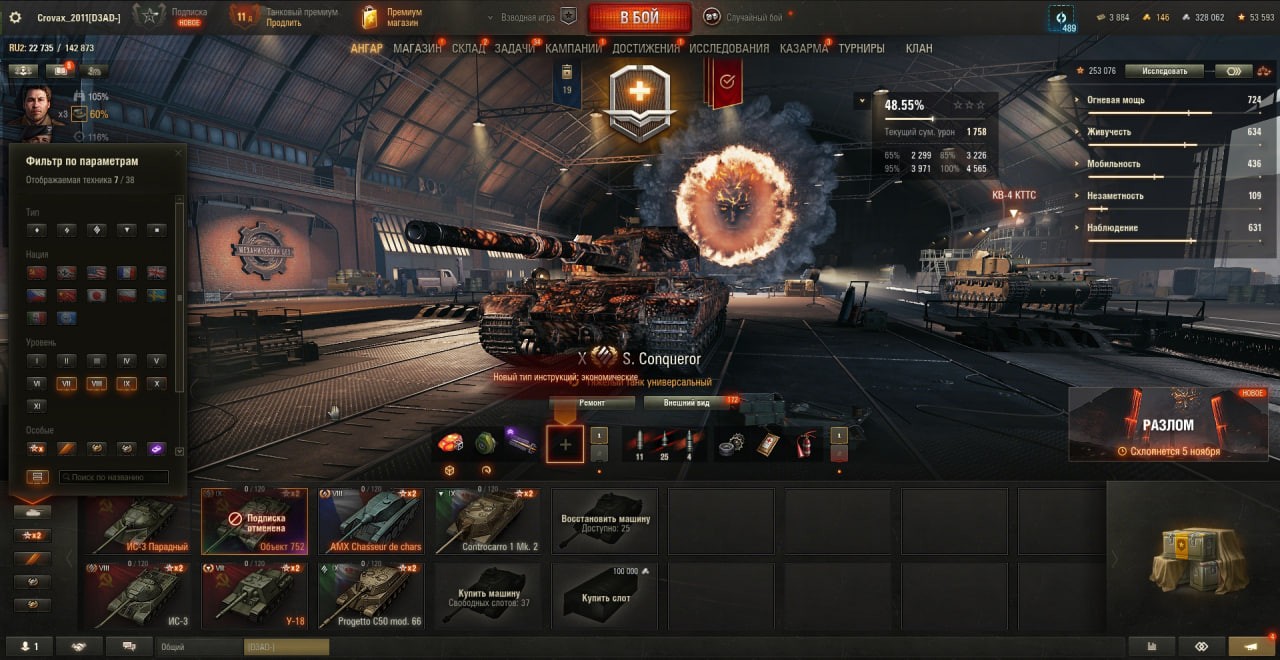This screenshot has width=1280, height=660.
Task: Start a battle with the В БОЙ button
Action: click(639, 17)
